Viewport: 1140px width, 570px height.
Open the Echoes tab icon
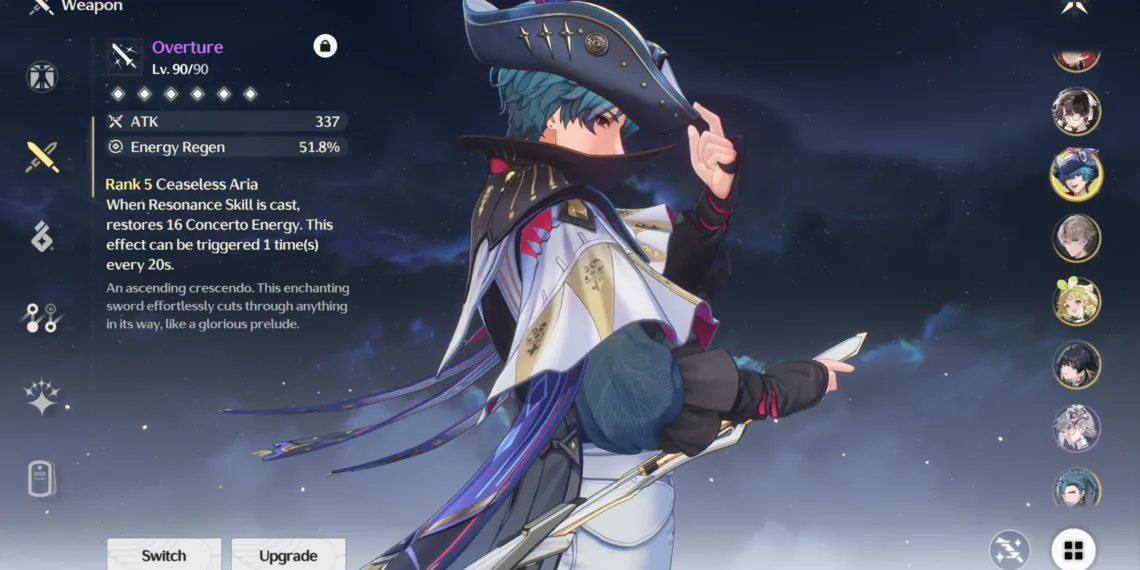point(42,237)
